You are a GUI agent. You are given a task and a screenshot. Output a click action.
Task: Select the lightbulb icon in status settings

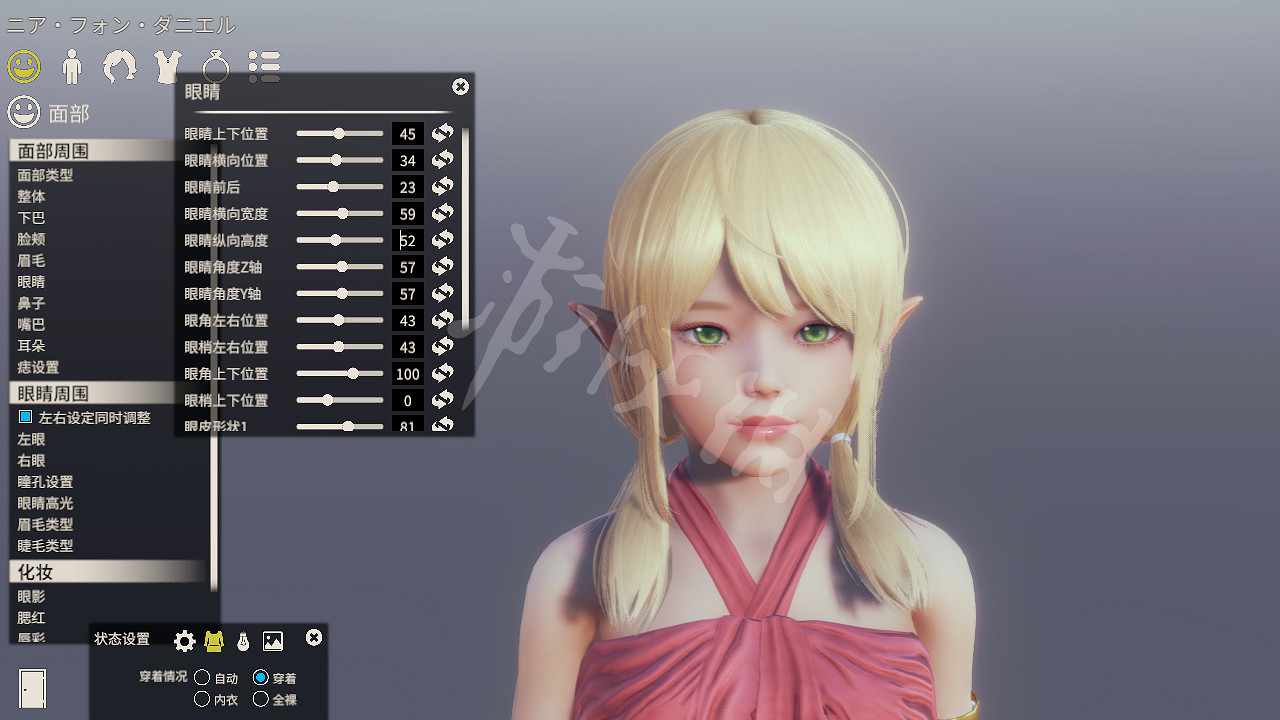point(243,641)
